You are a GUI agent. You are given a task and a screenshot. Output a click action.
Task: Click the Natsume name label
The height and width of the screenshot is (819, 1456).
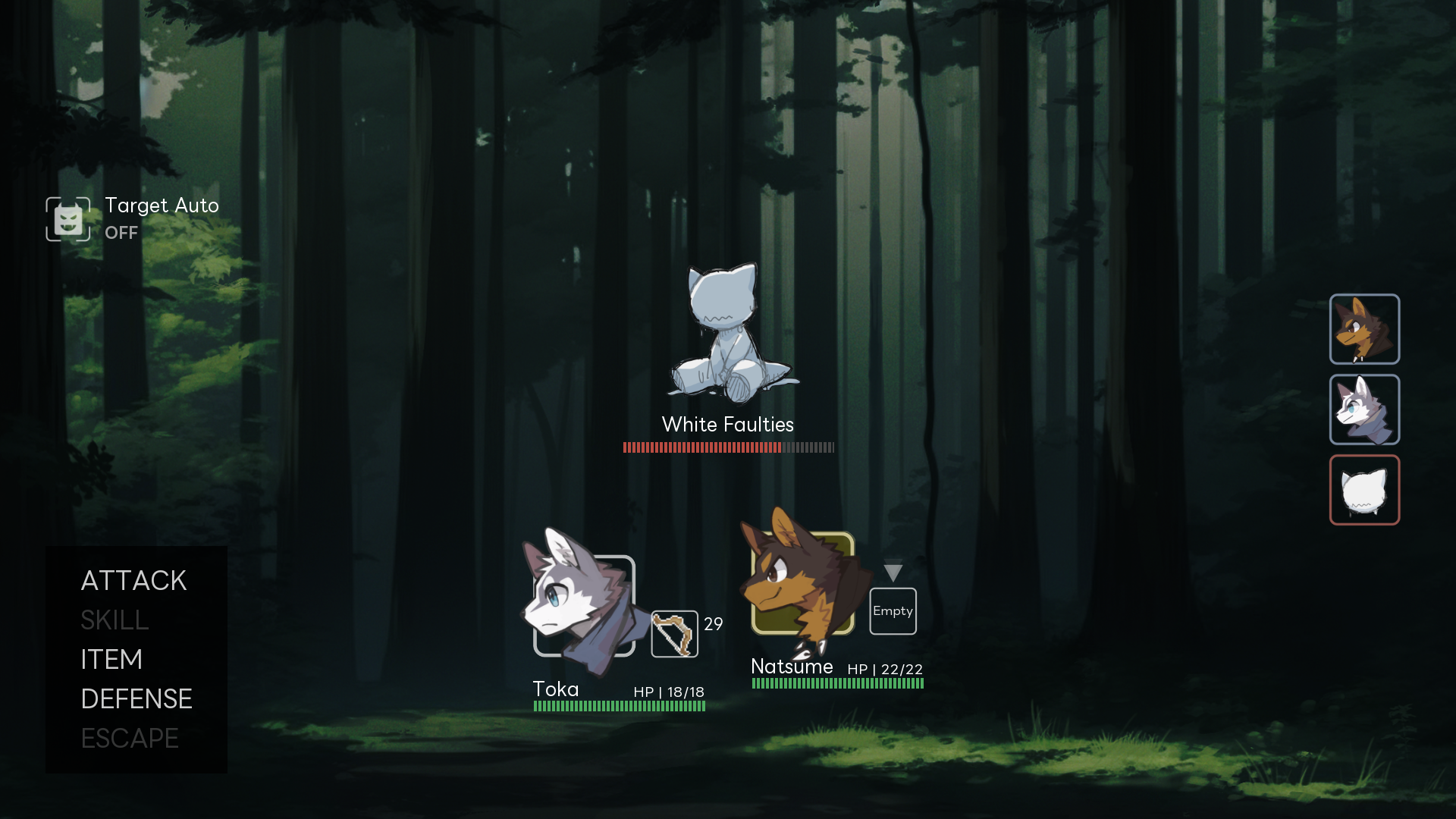791,667
